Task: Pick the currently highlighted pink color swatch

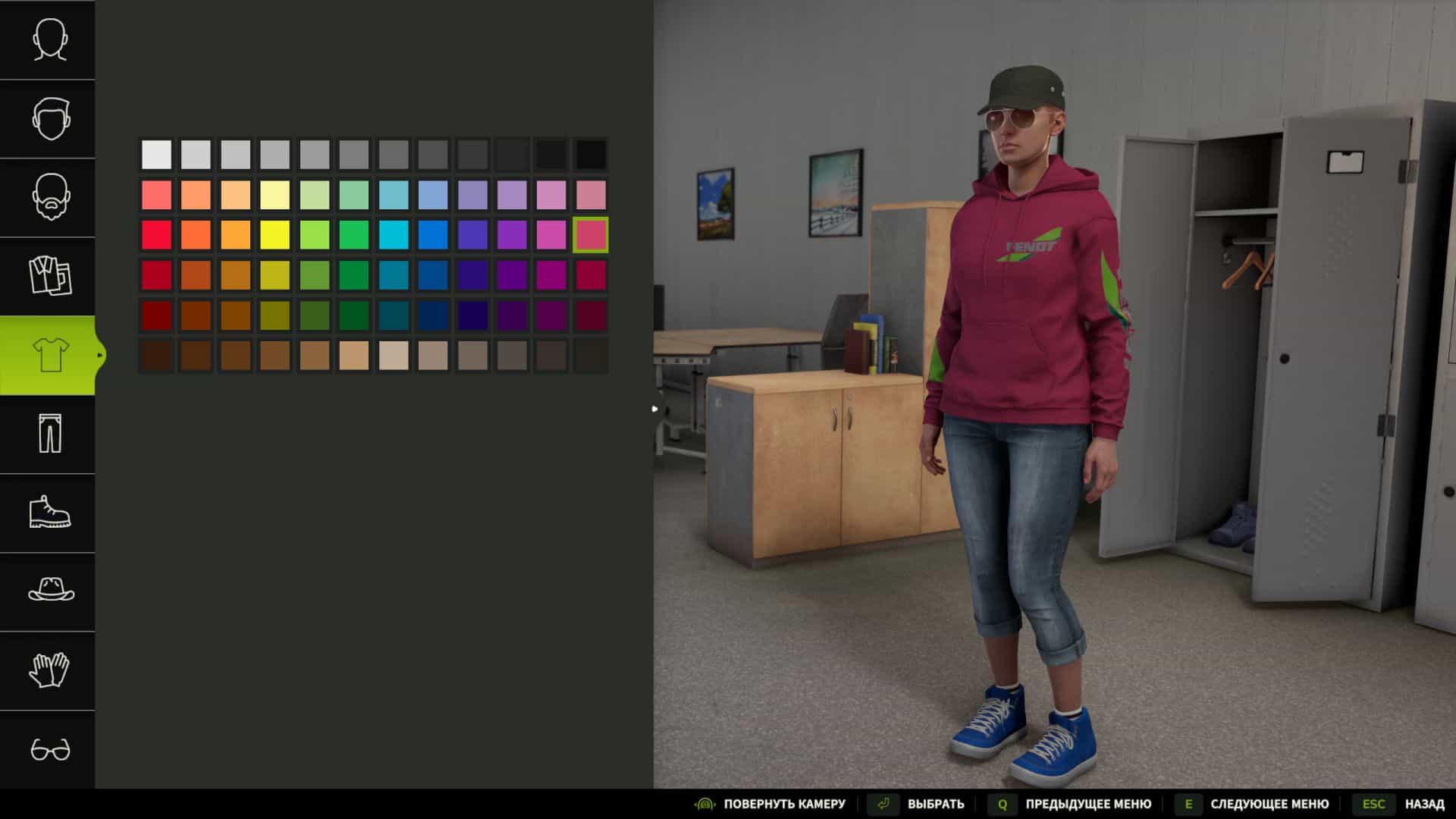Action: 591,236
